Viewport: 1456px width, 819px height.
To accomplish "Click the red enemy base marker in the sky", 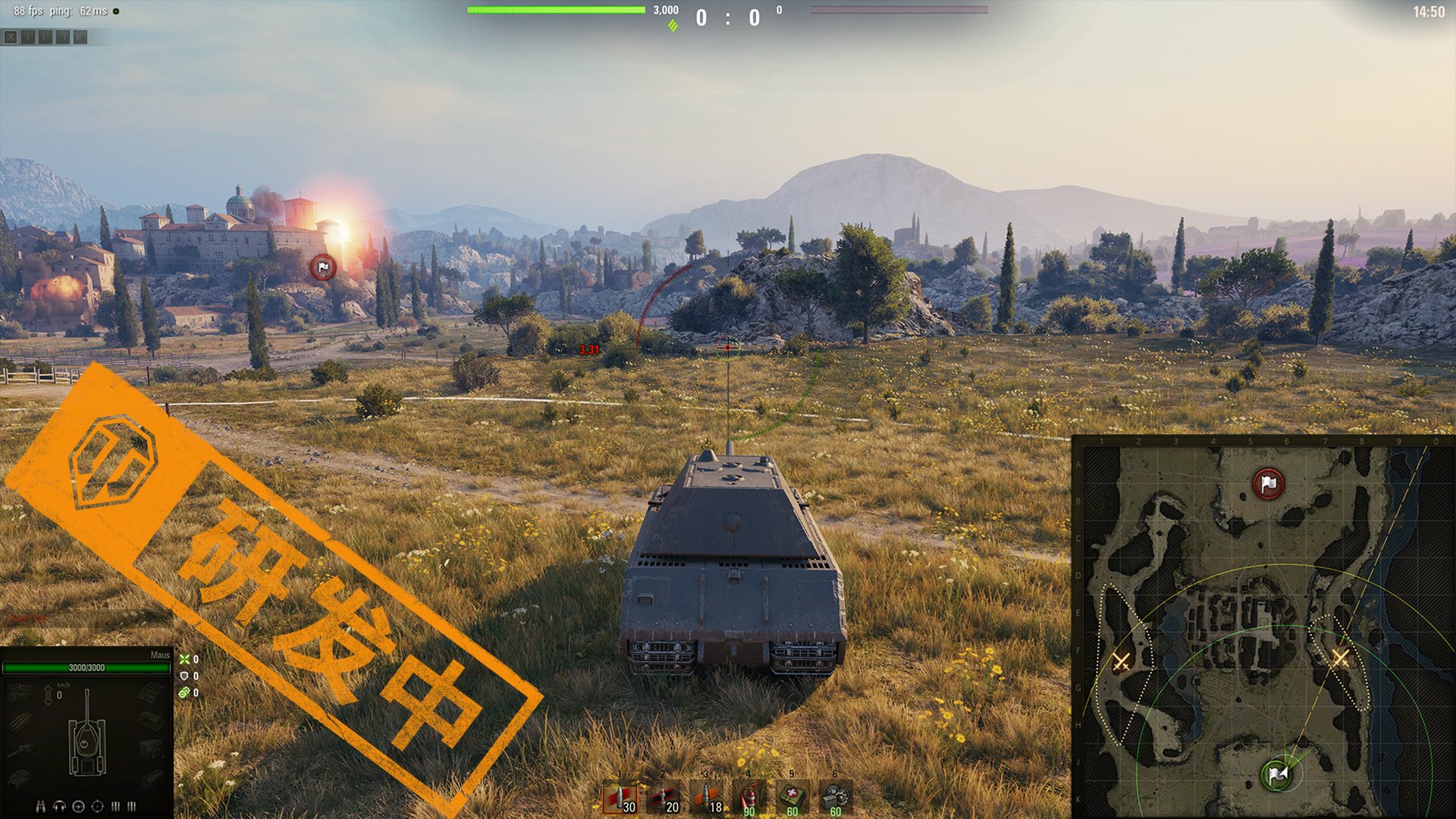I will 323,267.
